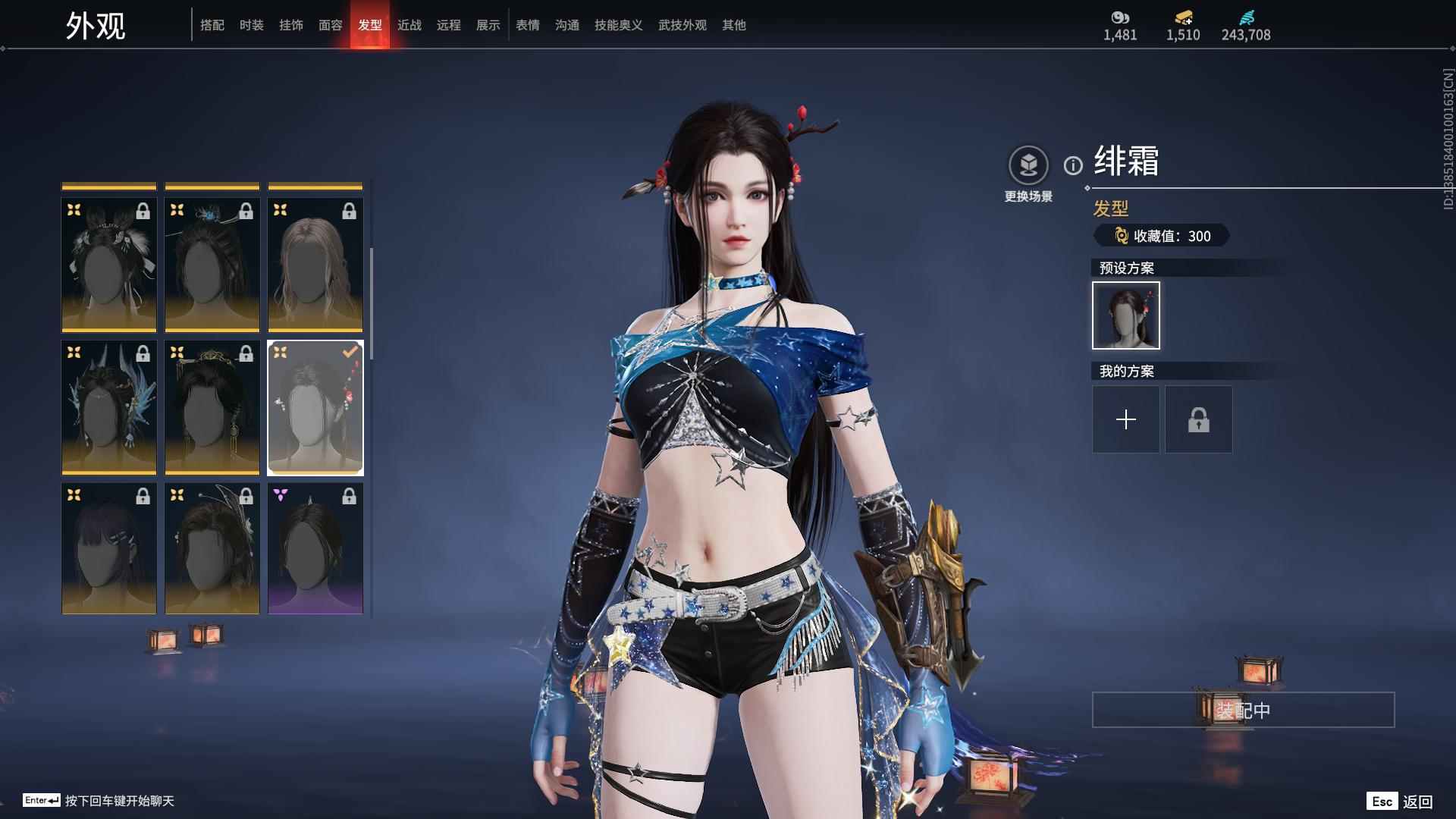Image resolution: width=1456 pixels, height=819 pixels.
Task: Switch to 技能奥义 tab
Action: 619,25
